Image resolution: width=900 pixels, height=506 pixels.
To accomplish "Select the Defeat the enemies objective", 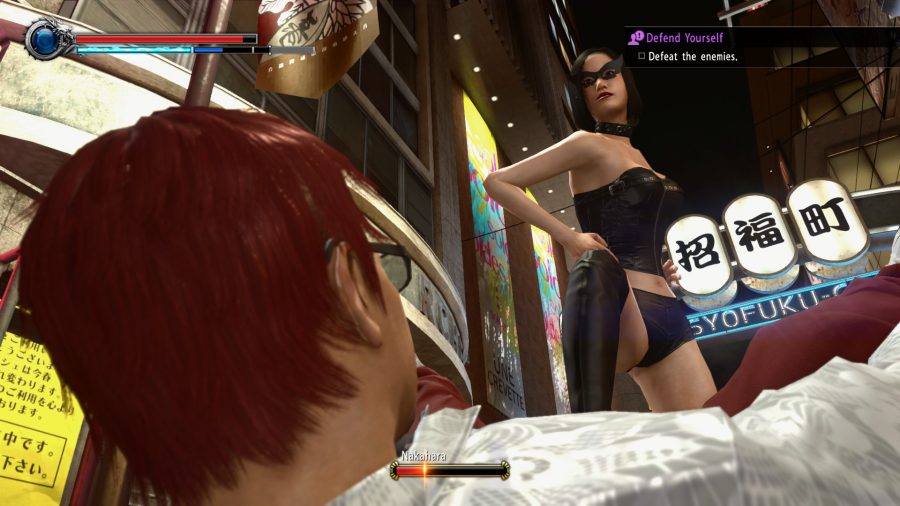I will click(x=692, y=57).
